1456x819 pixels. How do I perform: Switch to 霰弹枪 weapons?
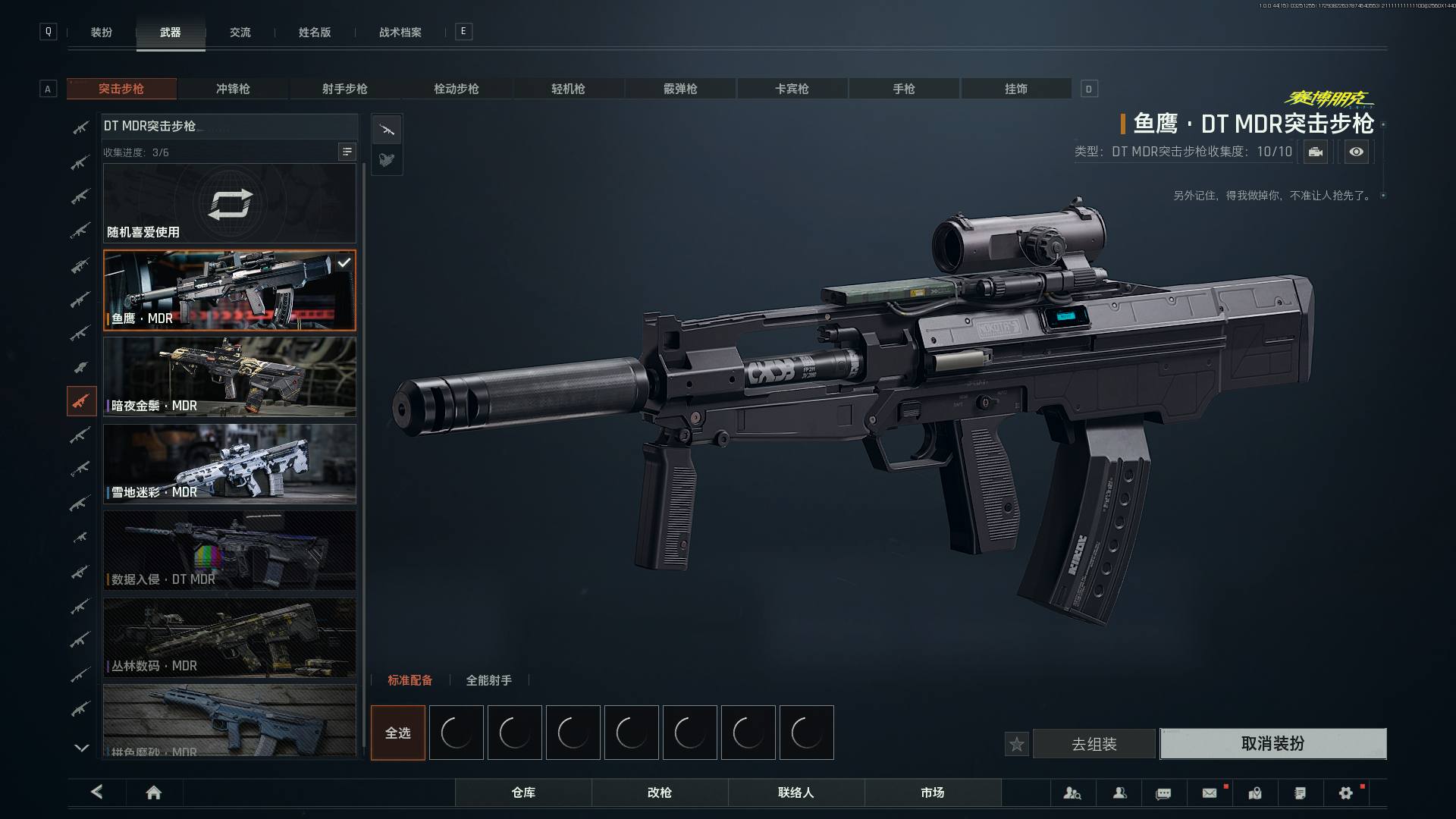680,89
